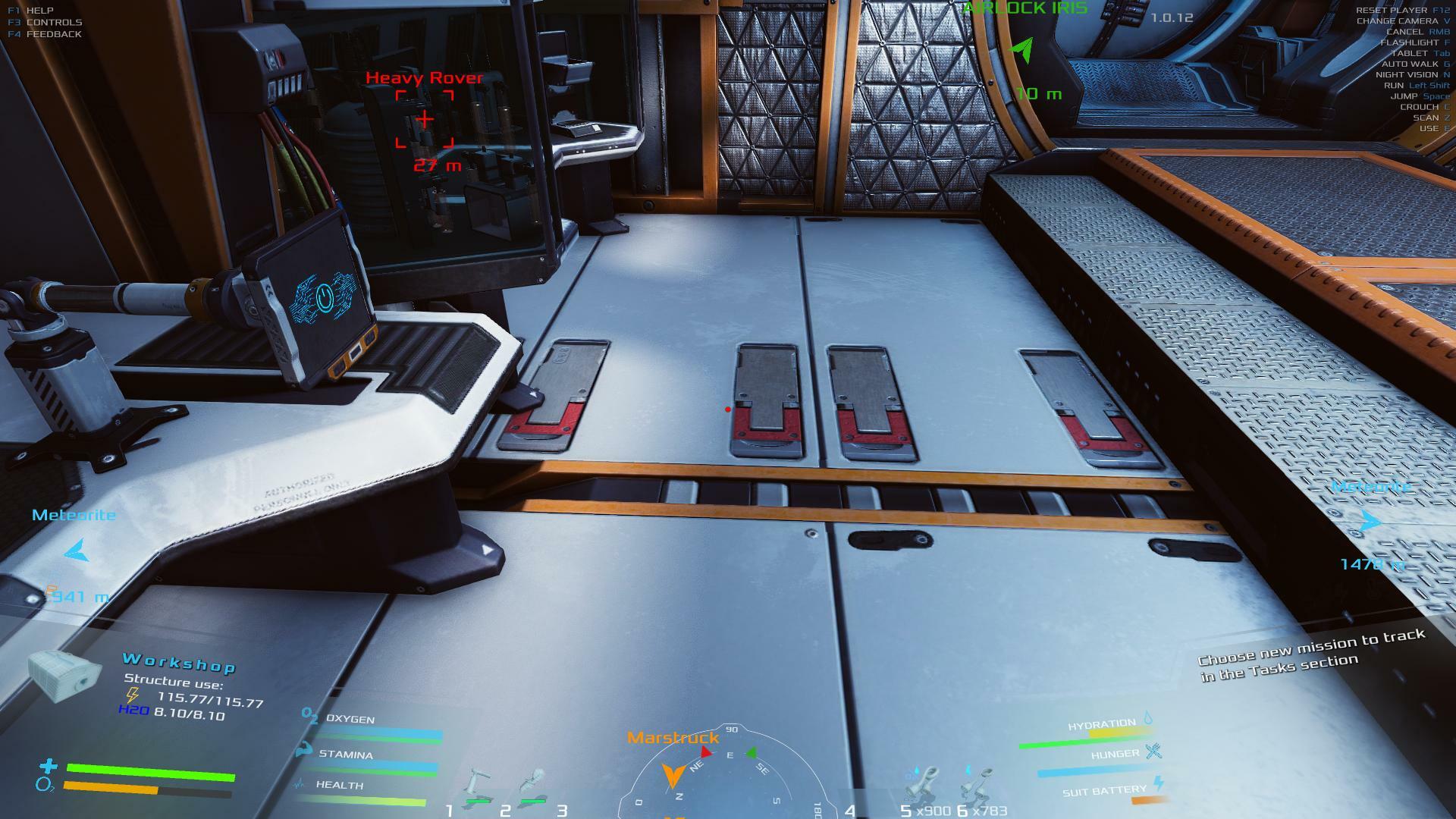Choose the x783 energy refill gun slot
This screenshot has height=819, width=1456.
[978, 789]
